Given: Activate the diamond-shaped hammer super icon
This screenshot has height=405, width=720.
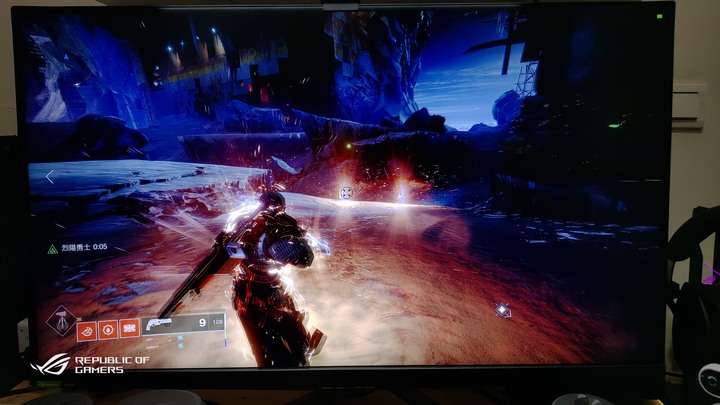Looking at the screenshot, I should (x=62, y=321).
